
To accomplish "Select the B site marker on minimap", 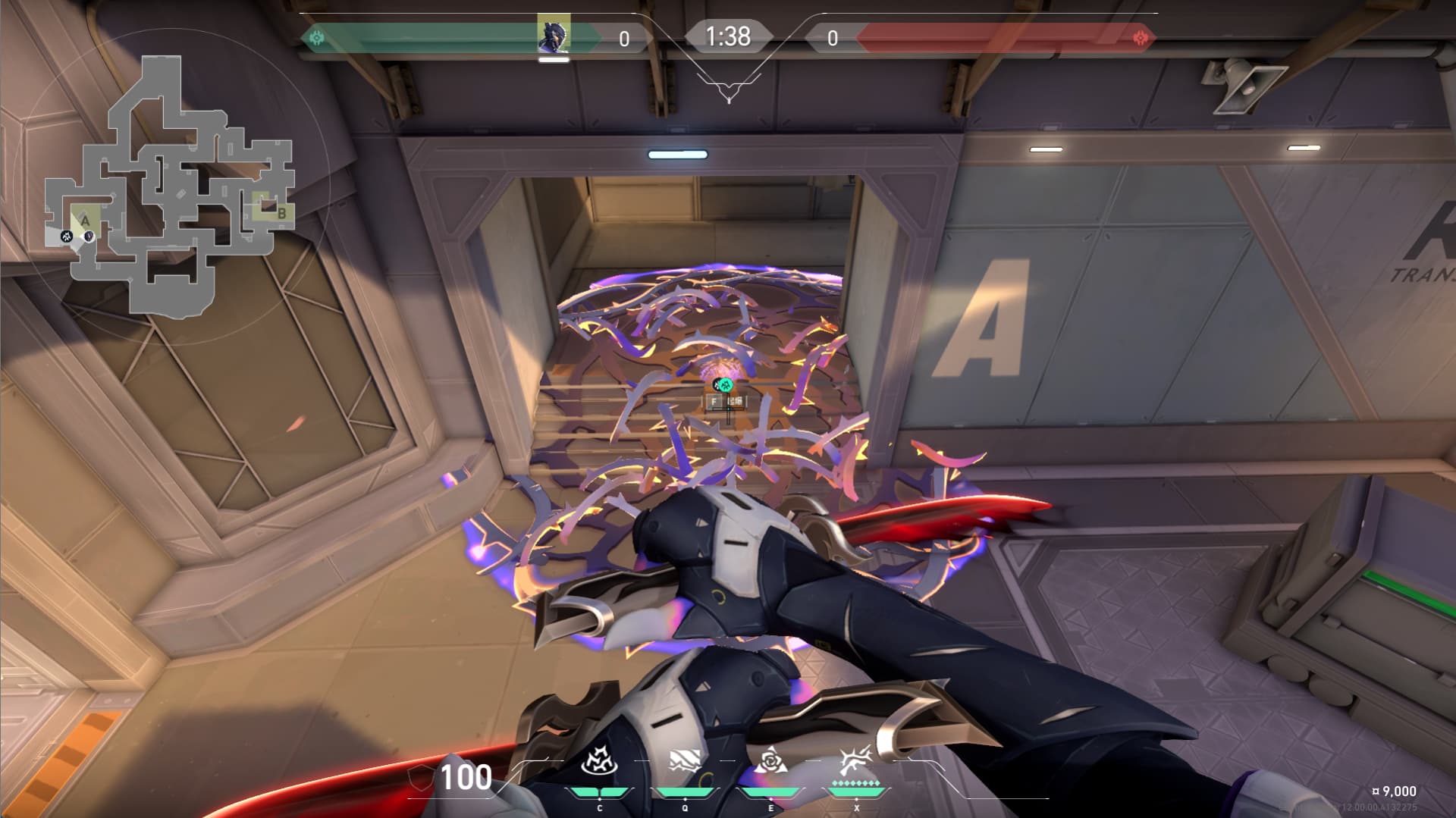I will [281, 213].
